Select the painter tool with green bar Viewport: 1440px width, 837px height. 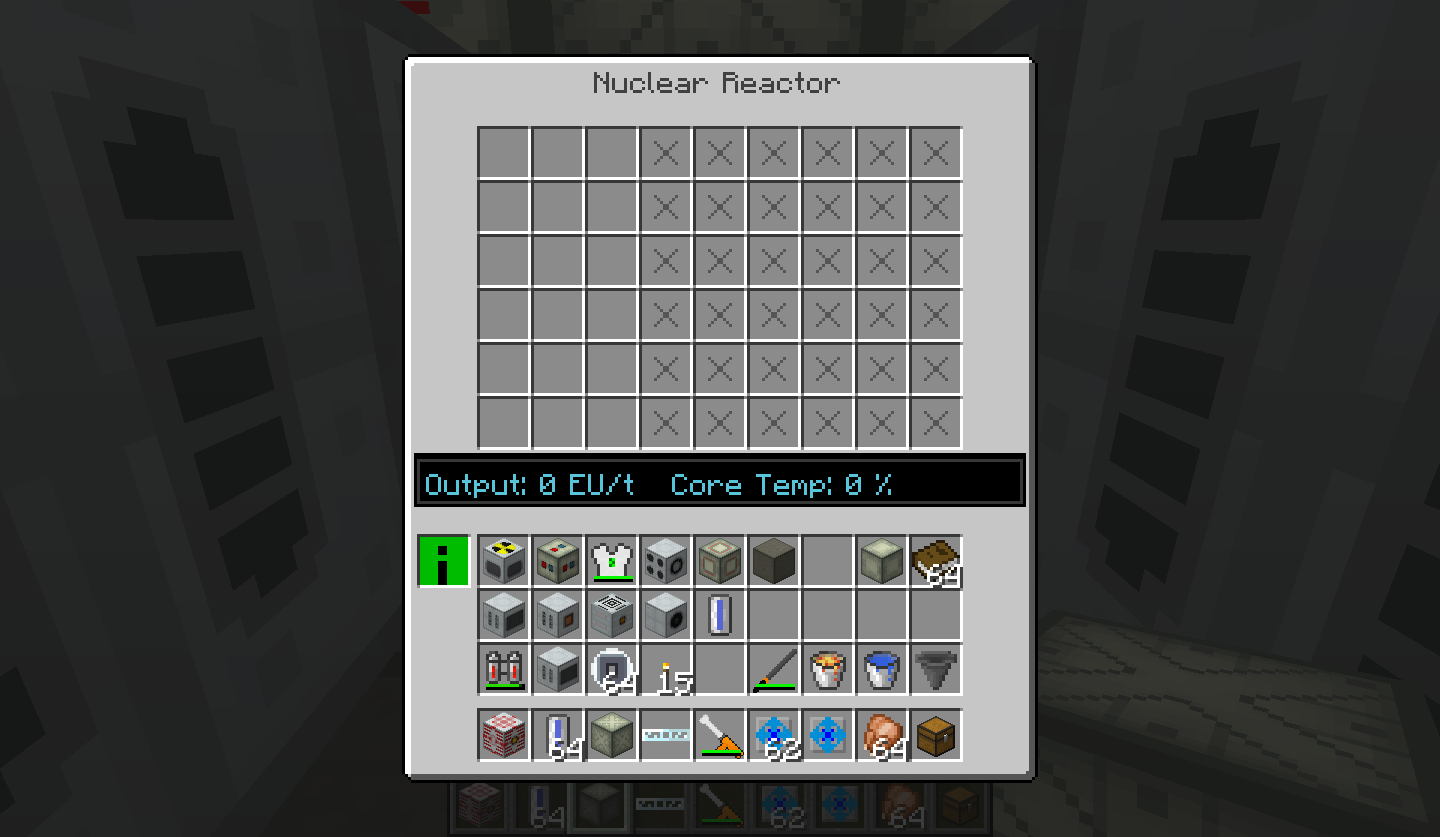click(x=774, y=669)
